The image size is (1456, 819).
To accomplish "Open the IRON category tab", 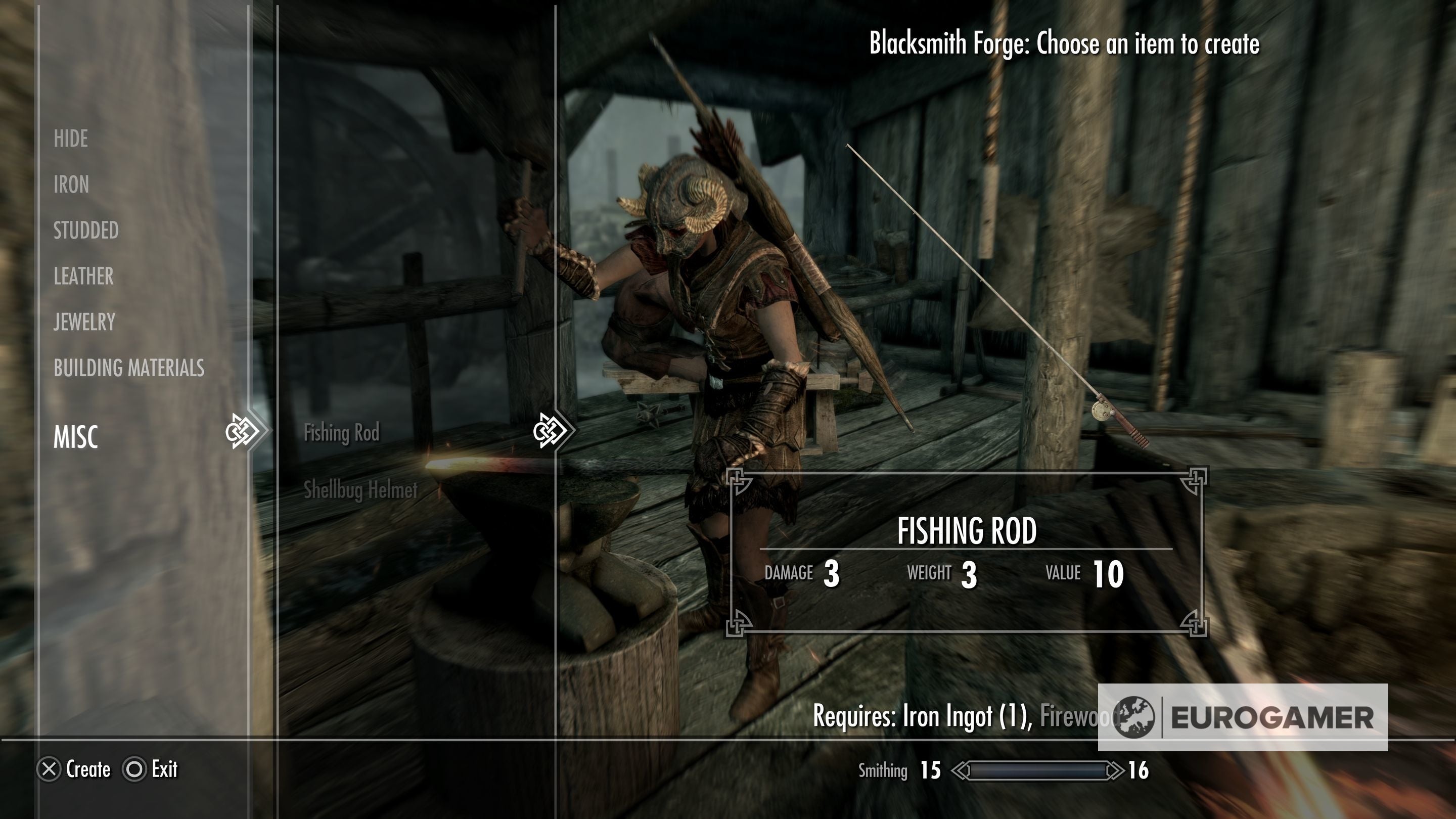I will (x=71, y=184).
